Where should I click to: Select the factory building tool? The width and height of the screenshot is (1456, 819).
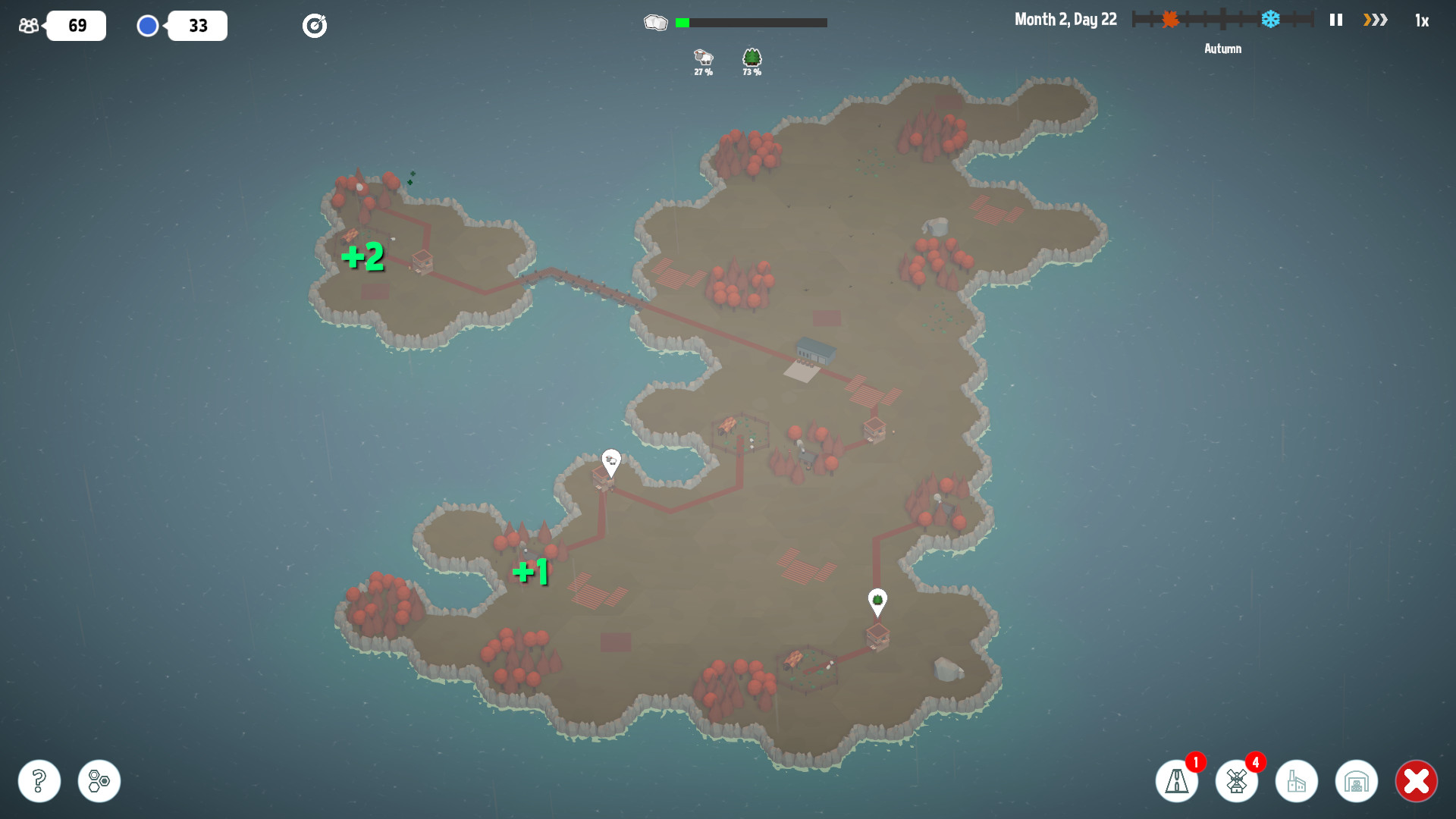(1298, 780)
